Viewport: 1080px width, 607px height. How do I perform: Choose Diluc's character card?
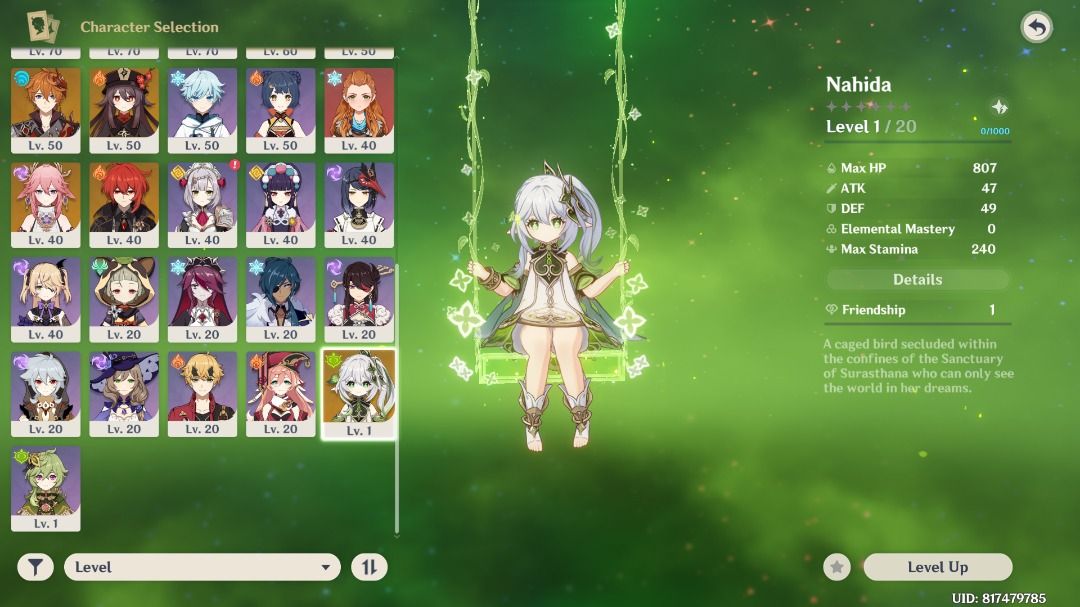(x=124, y=203)
